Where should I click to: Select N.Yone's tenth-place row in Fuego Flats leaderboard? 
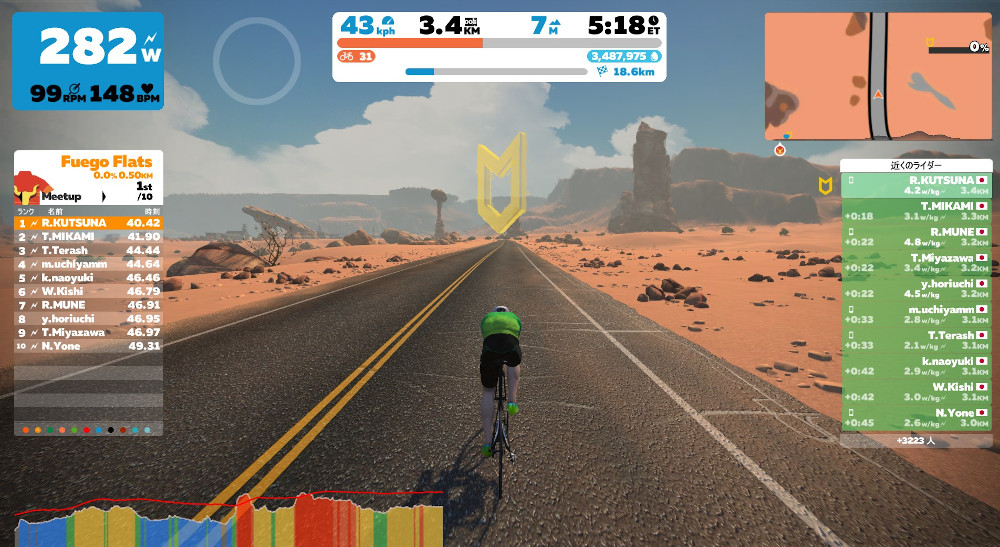88,346
